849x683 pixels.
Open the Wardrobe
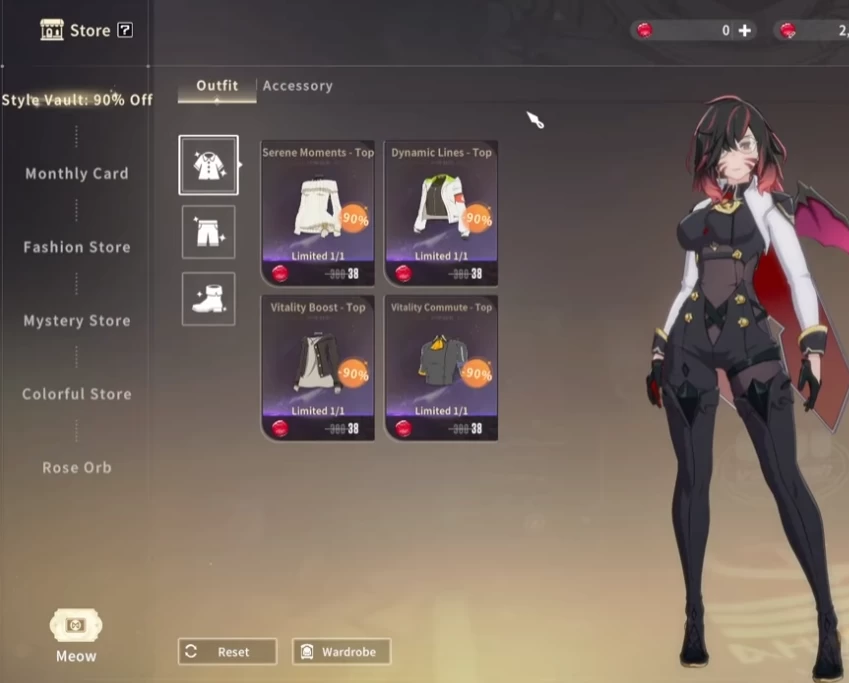coord(341,652)
